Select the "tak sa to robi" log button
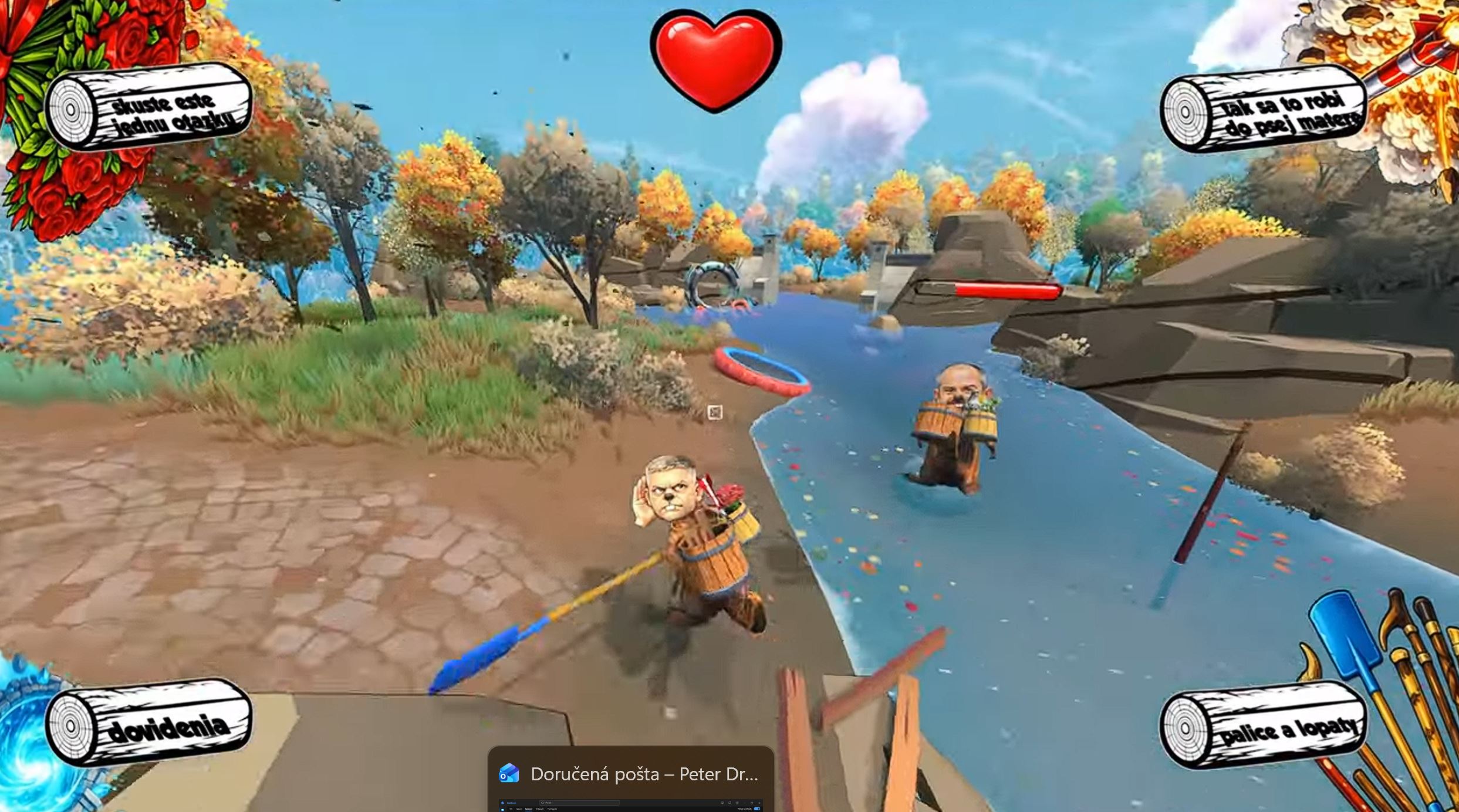The height and width of the screenshot is (812, 1459). click(x=1265, y=110)
